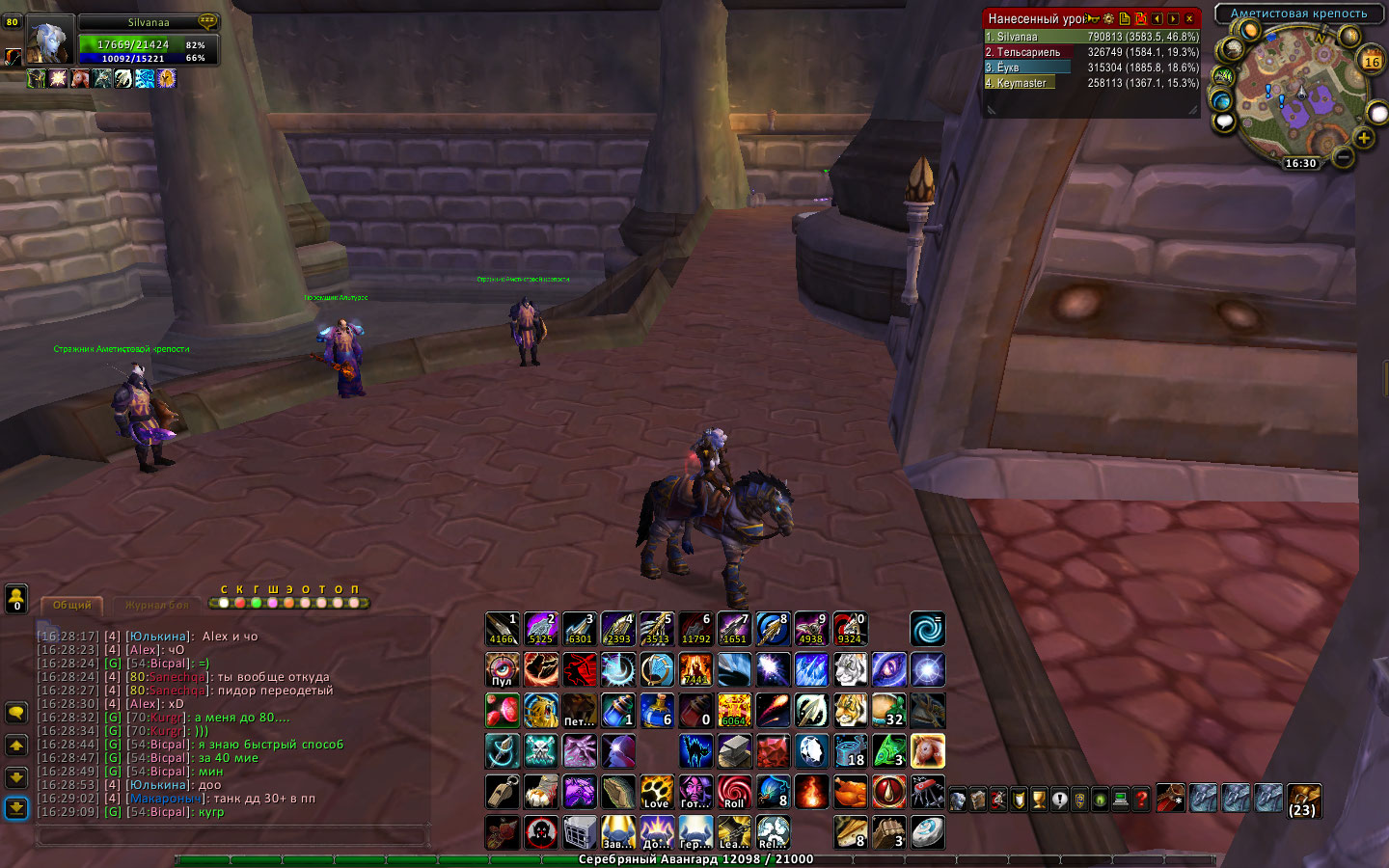Click the Silvanaa player portrait
The width and height of the screenshot is (1389, 868).
(48, 41)
